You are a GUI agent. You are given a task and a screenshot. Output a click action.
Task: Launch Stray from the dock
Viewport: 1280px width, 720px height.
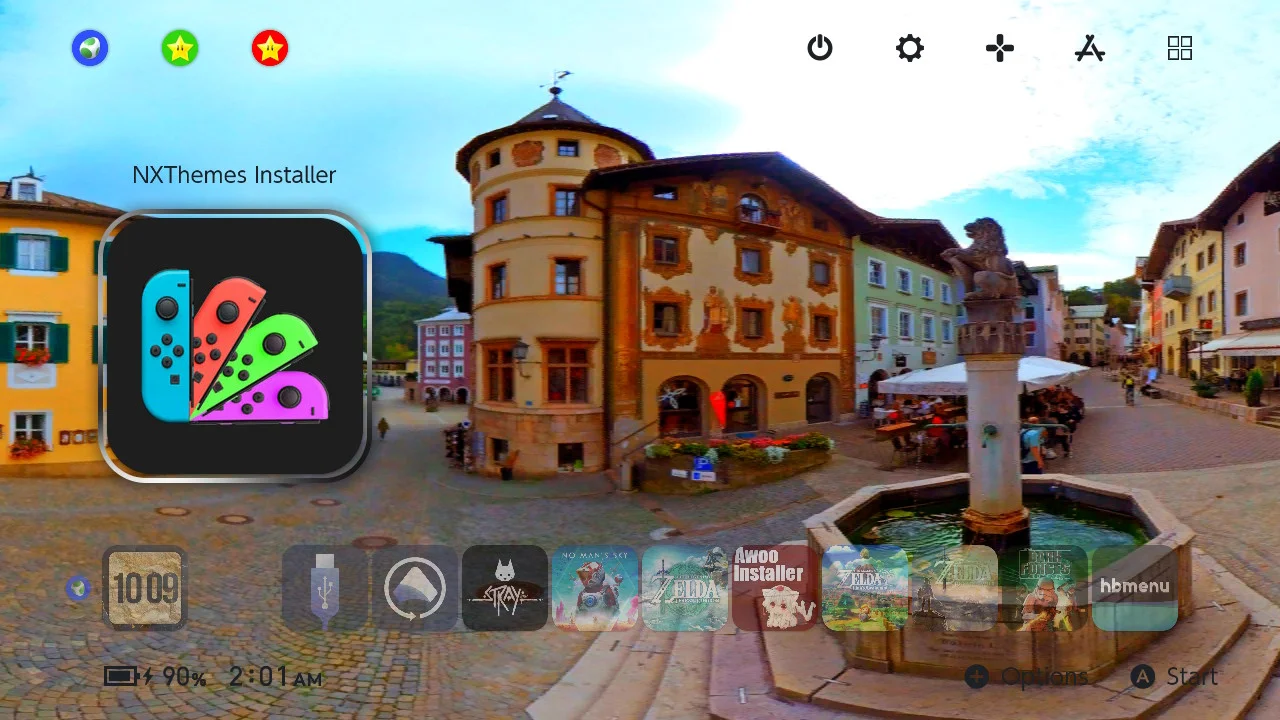pyautogui.click(x=505, y=588)
